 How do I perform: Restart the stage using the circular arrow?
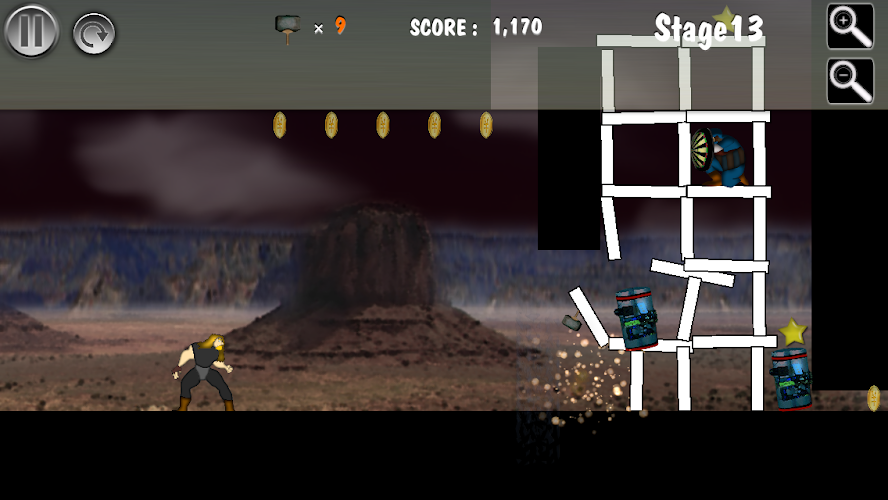(x=94, y=33)
